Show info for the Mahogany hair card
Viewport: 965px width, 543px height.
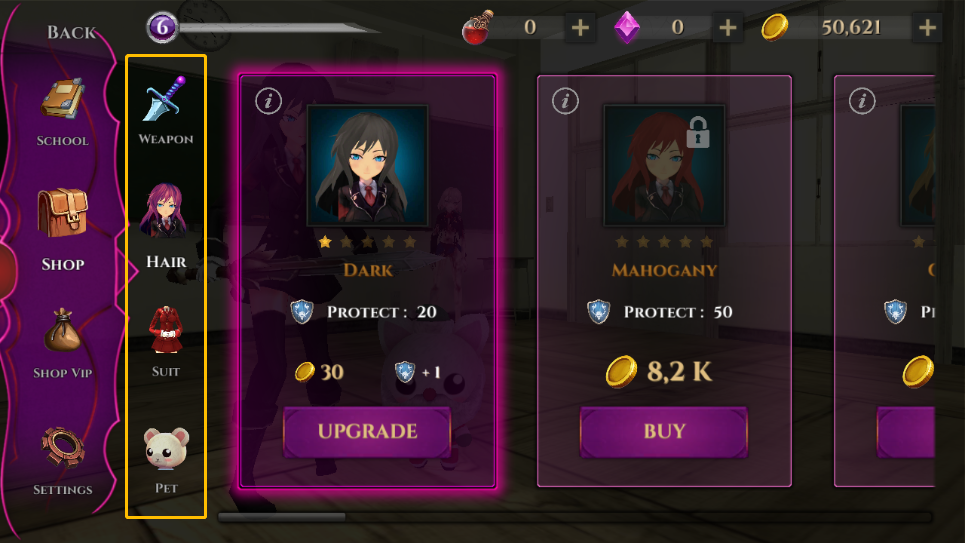click(x=565, y=100)
